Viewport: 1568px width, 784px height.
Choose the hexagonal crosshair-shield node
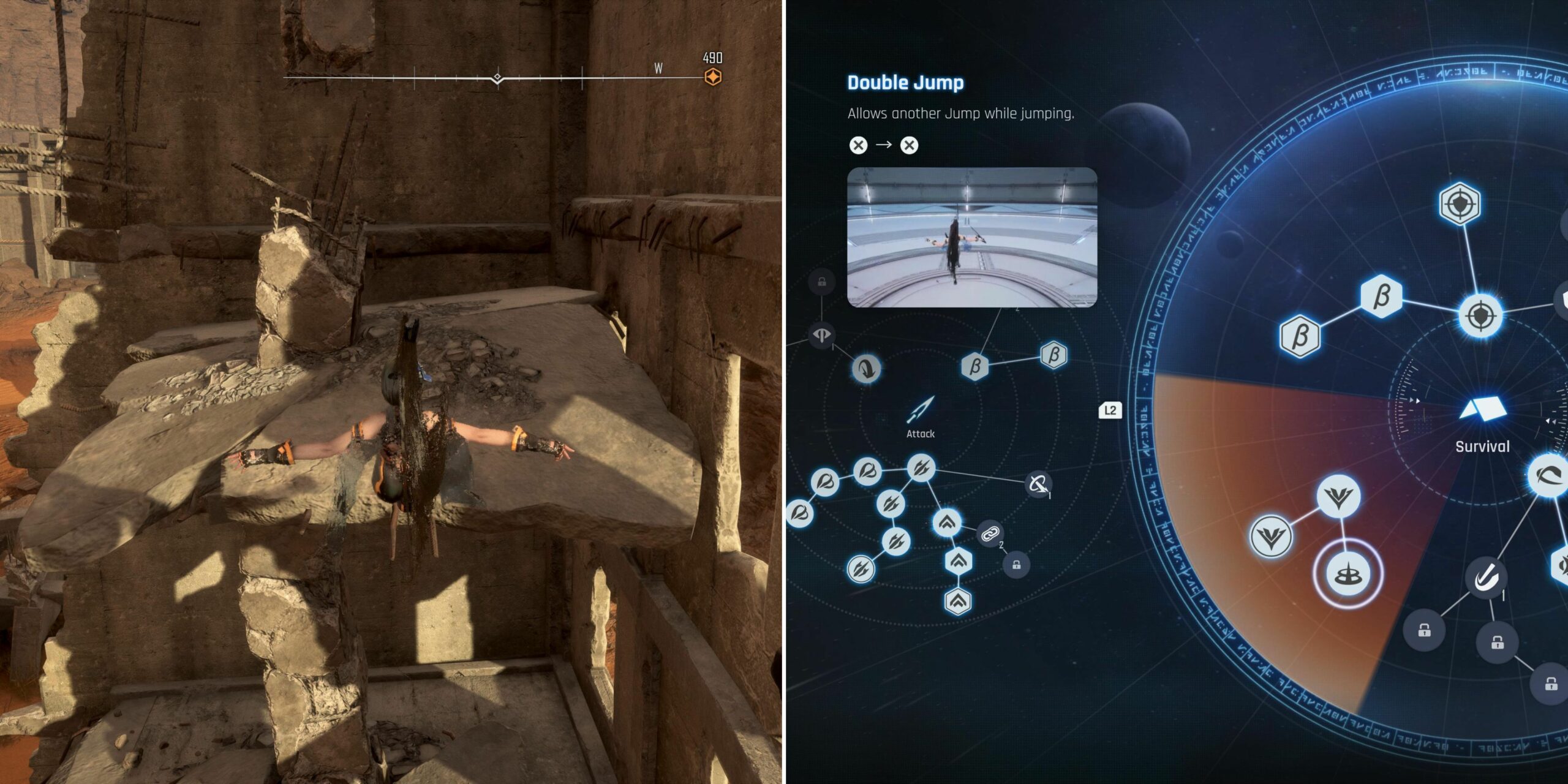(1460, 203)
